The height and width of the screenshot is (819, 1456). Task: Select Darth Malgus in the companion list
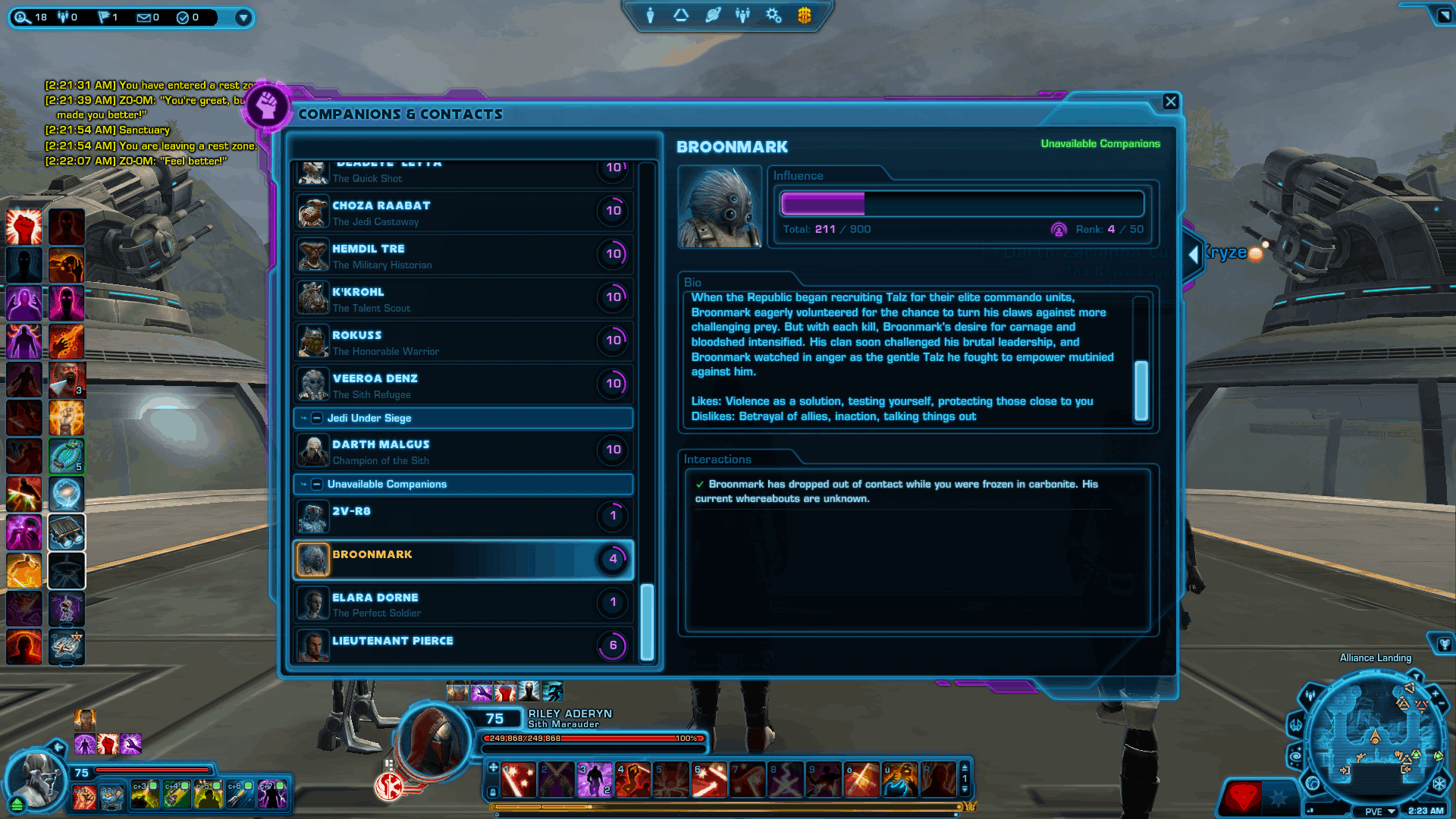[x=381, y=450]
